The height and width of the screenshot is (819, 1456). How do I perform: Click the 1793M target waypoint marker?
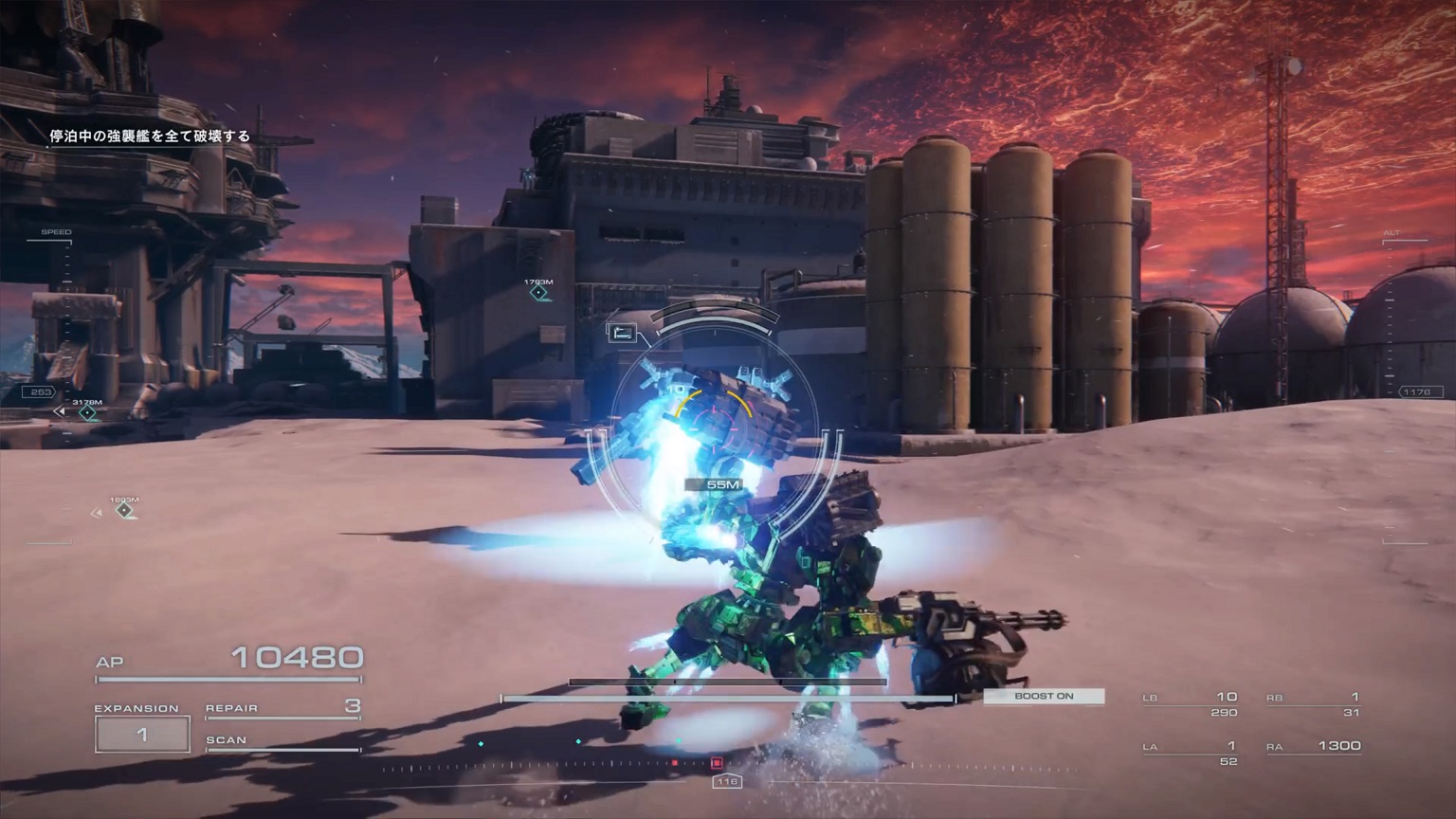[x=538, y=293]
